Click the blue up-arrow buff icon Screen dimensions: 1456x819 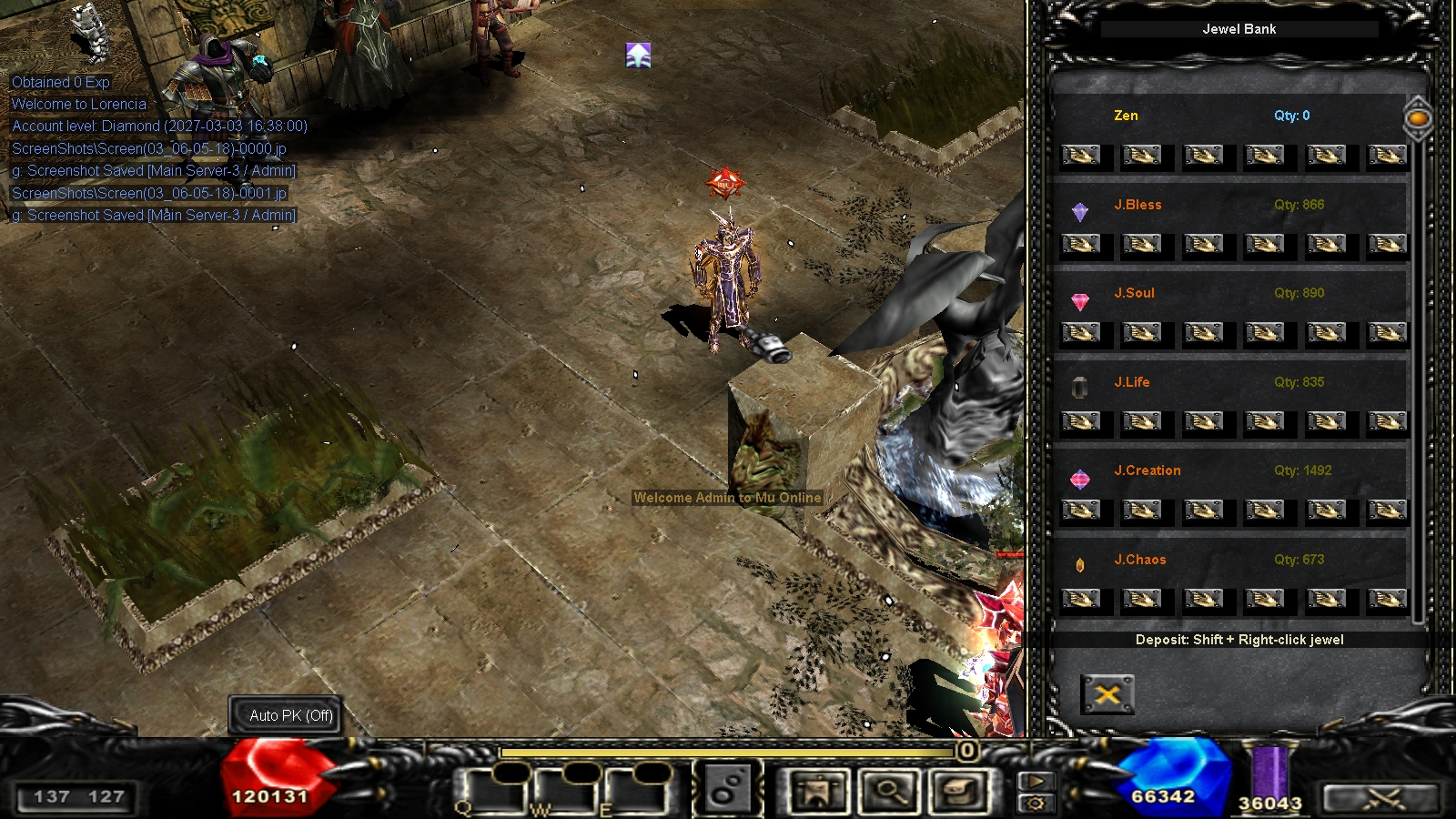tap(638, 56)
